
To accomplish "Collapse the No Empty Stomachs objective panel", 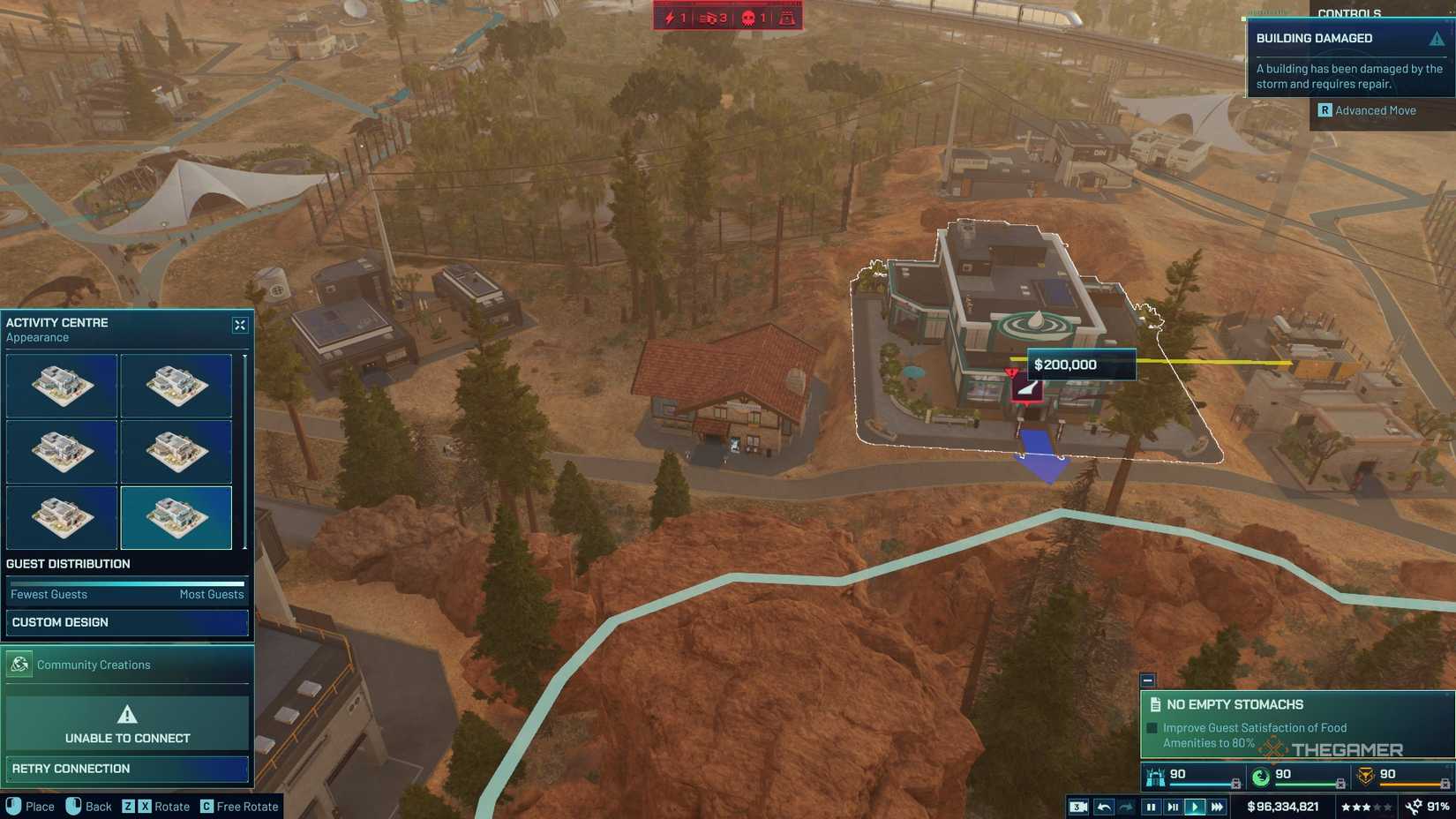I will click(1149, 680).
